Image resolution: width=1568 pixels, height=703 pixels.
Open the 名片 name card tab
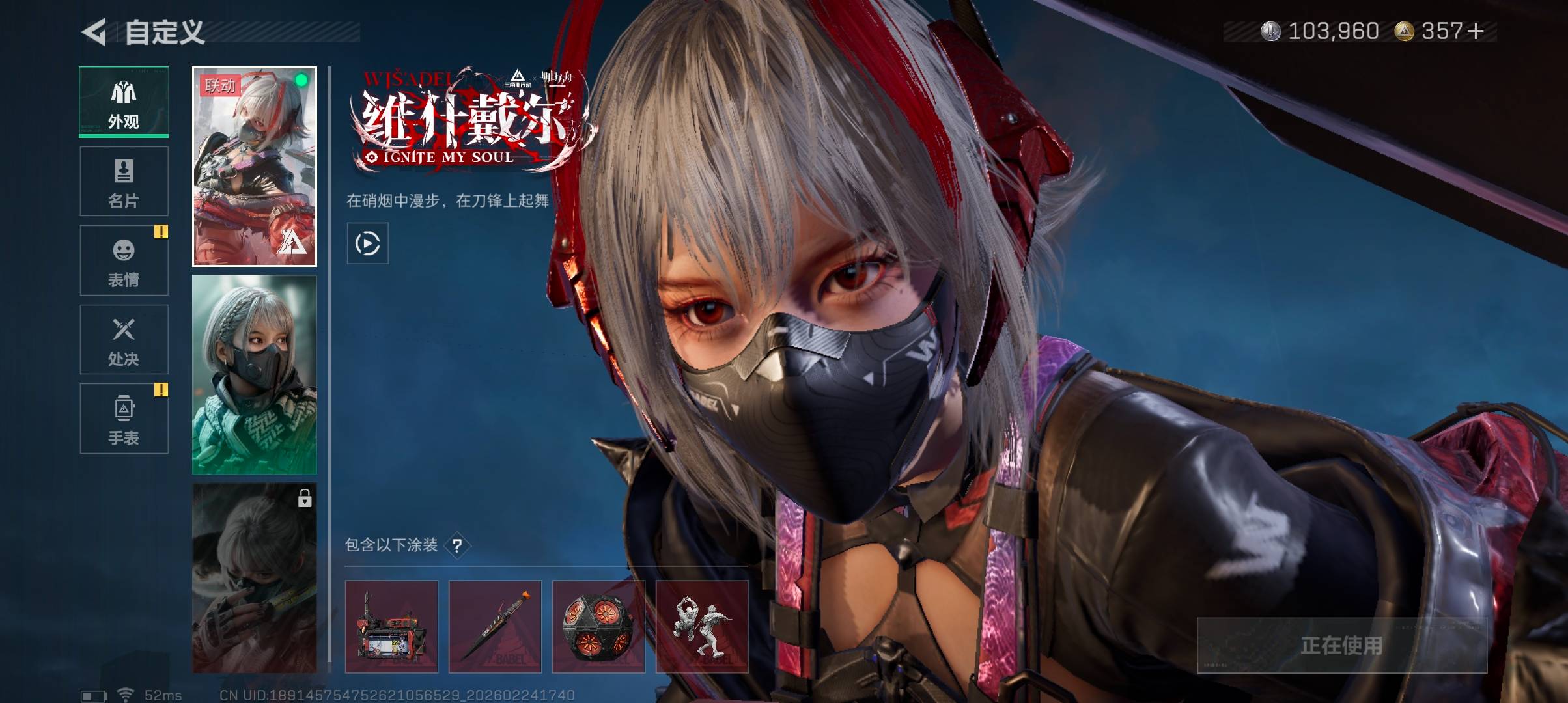124,182
